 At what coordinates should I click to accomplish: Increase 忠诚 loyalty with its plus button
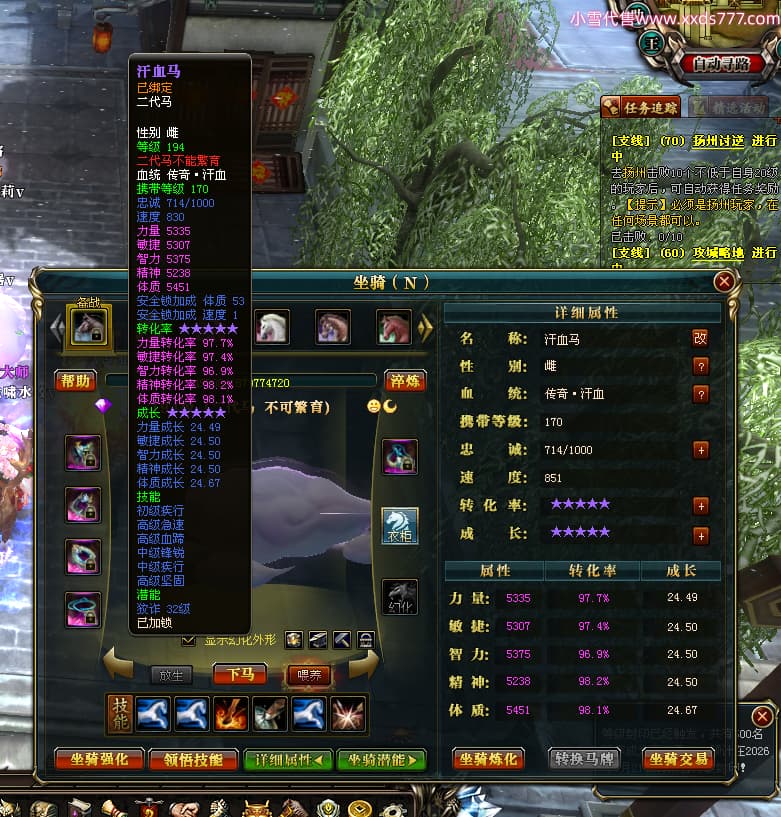701,450
